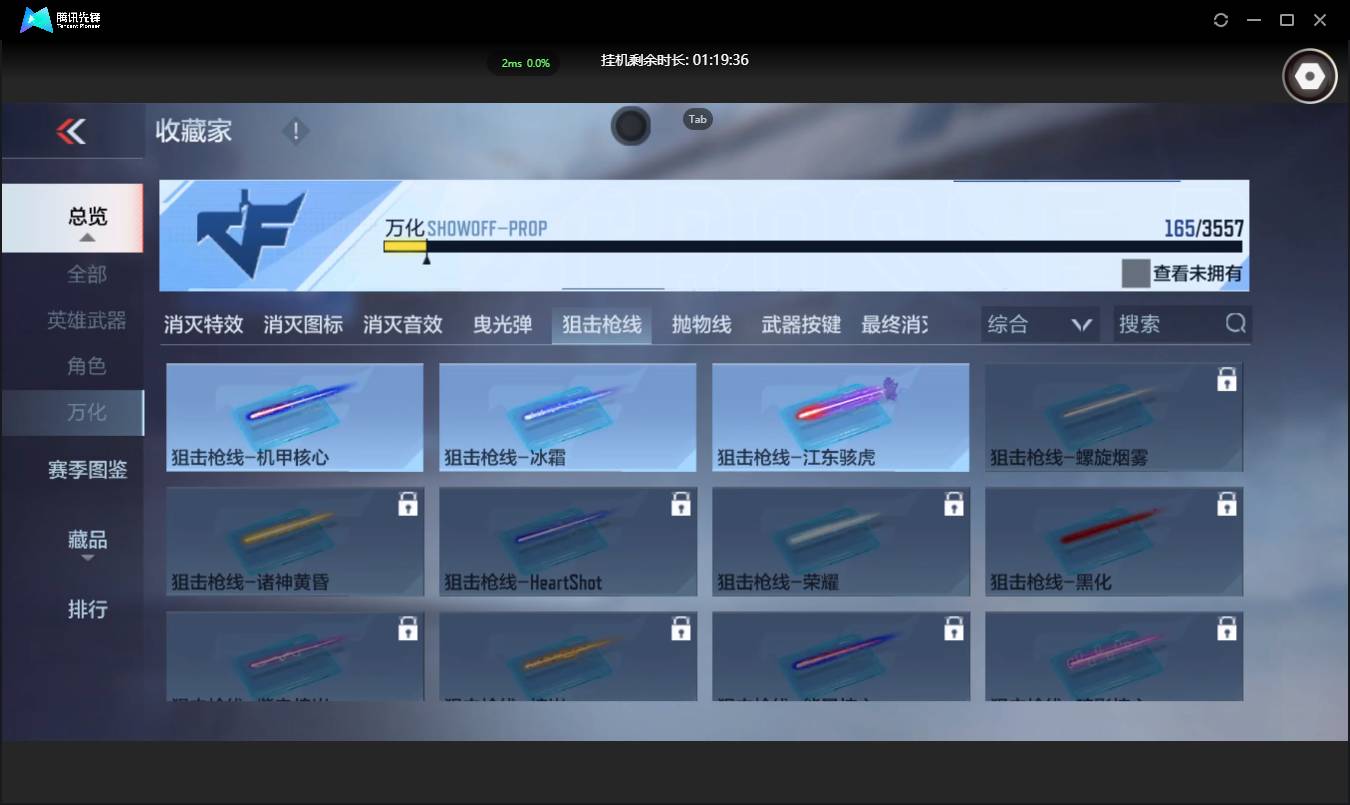Enable the 查看未拥有 checkbox
Screen dimensions: 1350x805
(1135, 273)
